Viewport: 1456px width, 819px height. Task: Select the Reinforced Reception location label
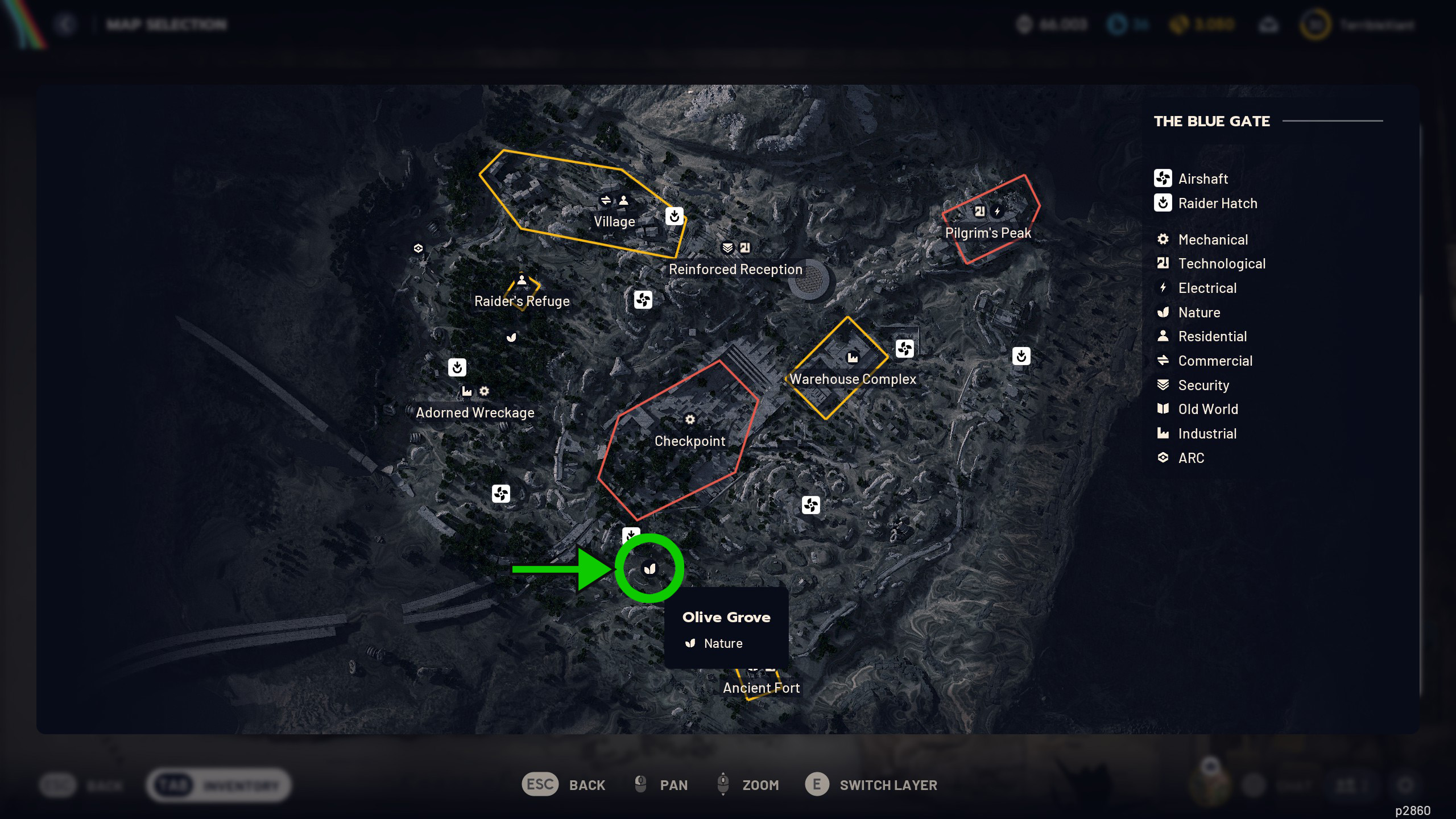[735, 269]
